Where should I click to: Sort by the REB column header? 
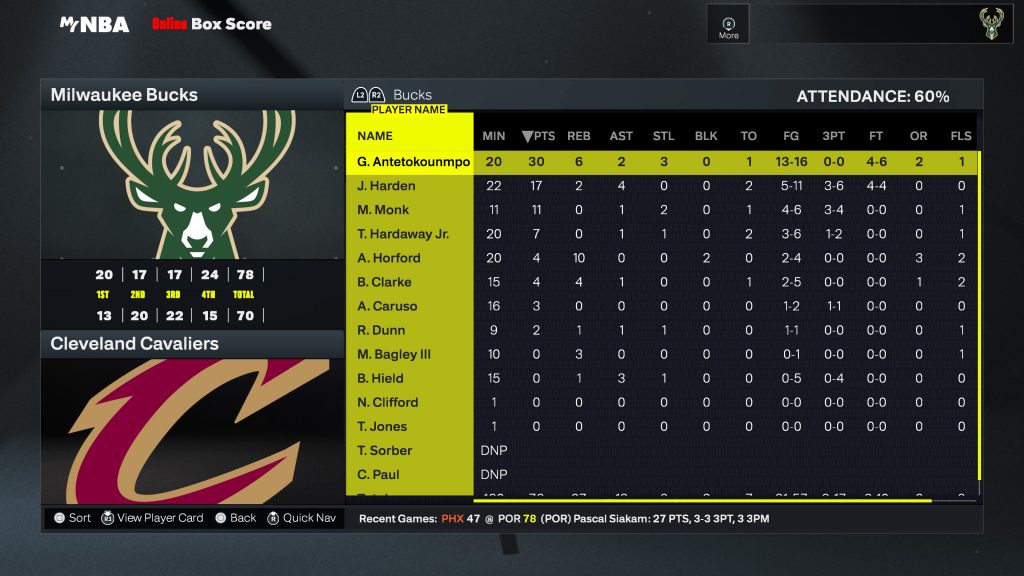pos(579,136)
